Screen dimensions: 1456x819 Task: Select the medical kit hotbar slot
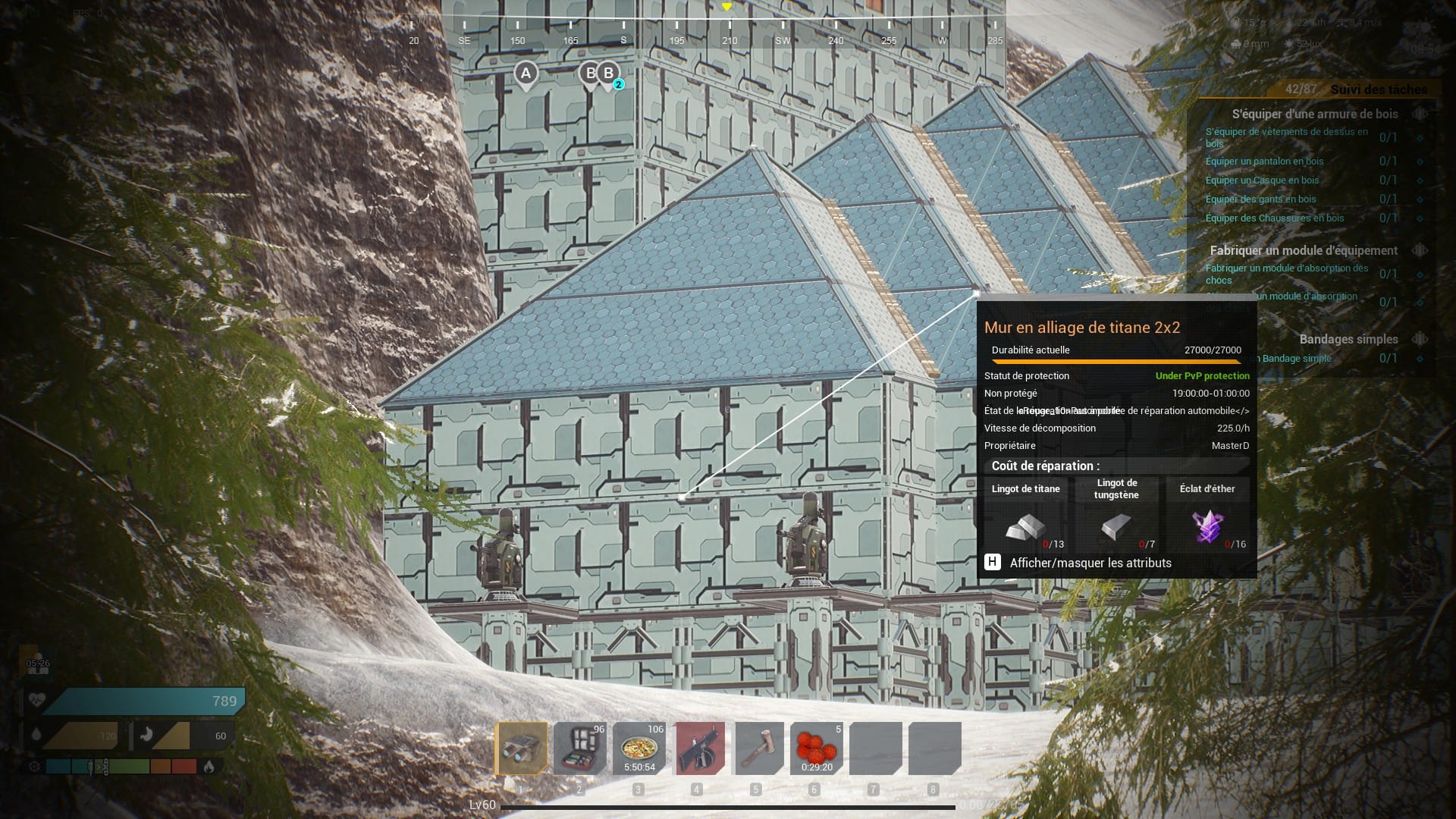click(x=579, y=748)
